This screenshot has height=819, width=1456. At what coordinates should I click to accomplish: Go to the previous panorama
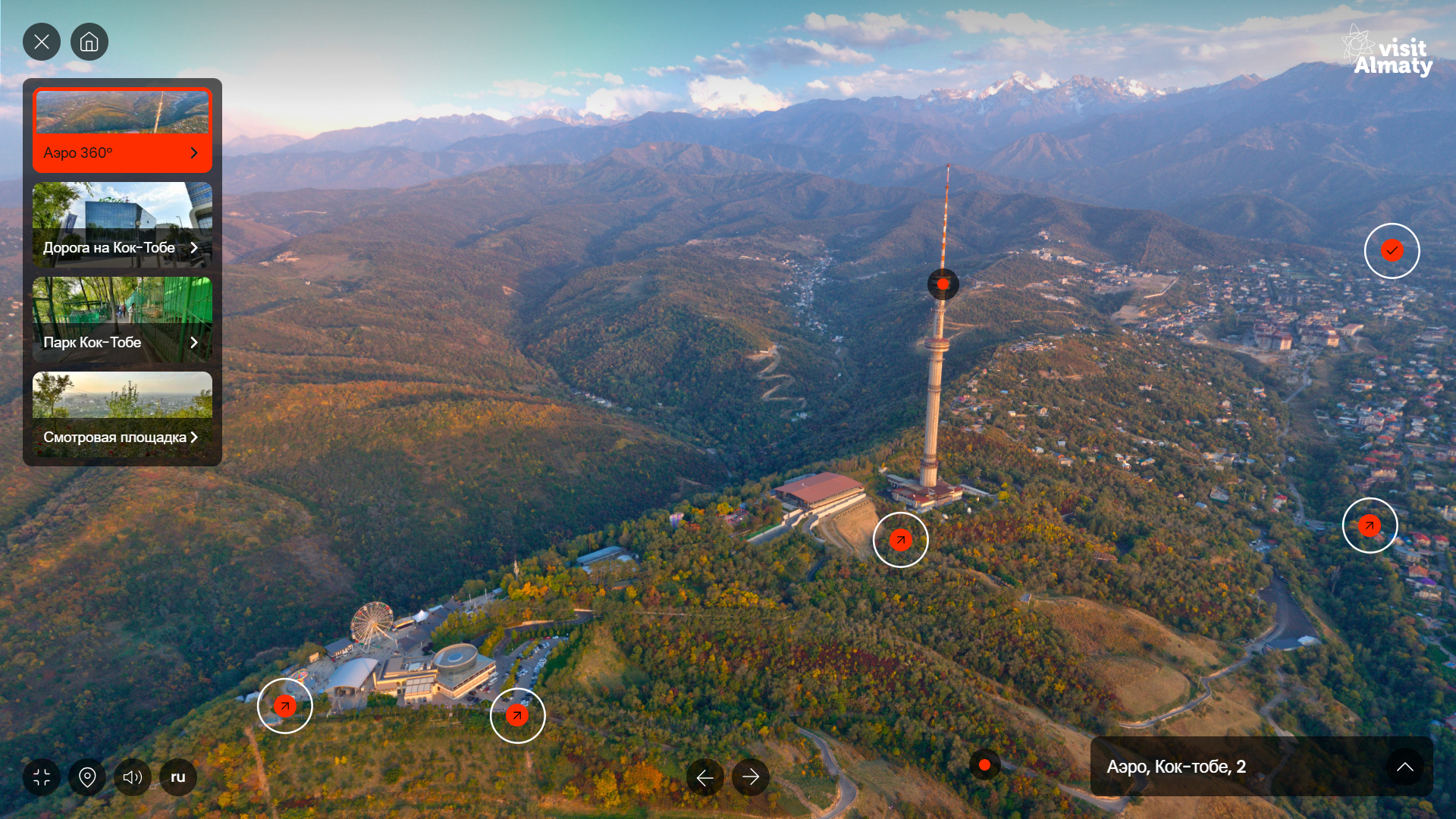[705, 777]
